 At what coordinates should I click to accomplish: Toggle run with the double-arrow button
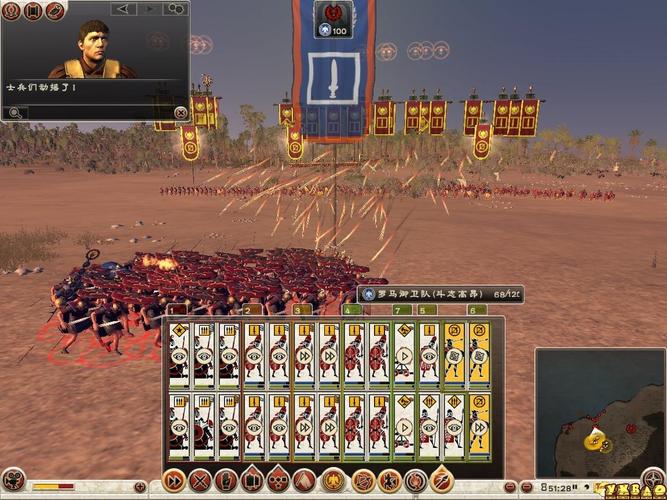(x=173, y=480)
